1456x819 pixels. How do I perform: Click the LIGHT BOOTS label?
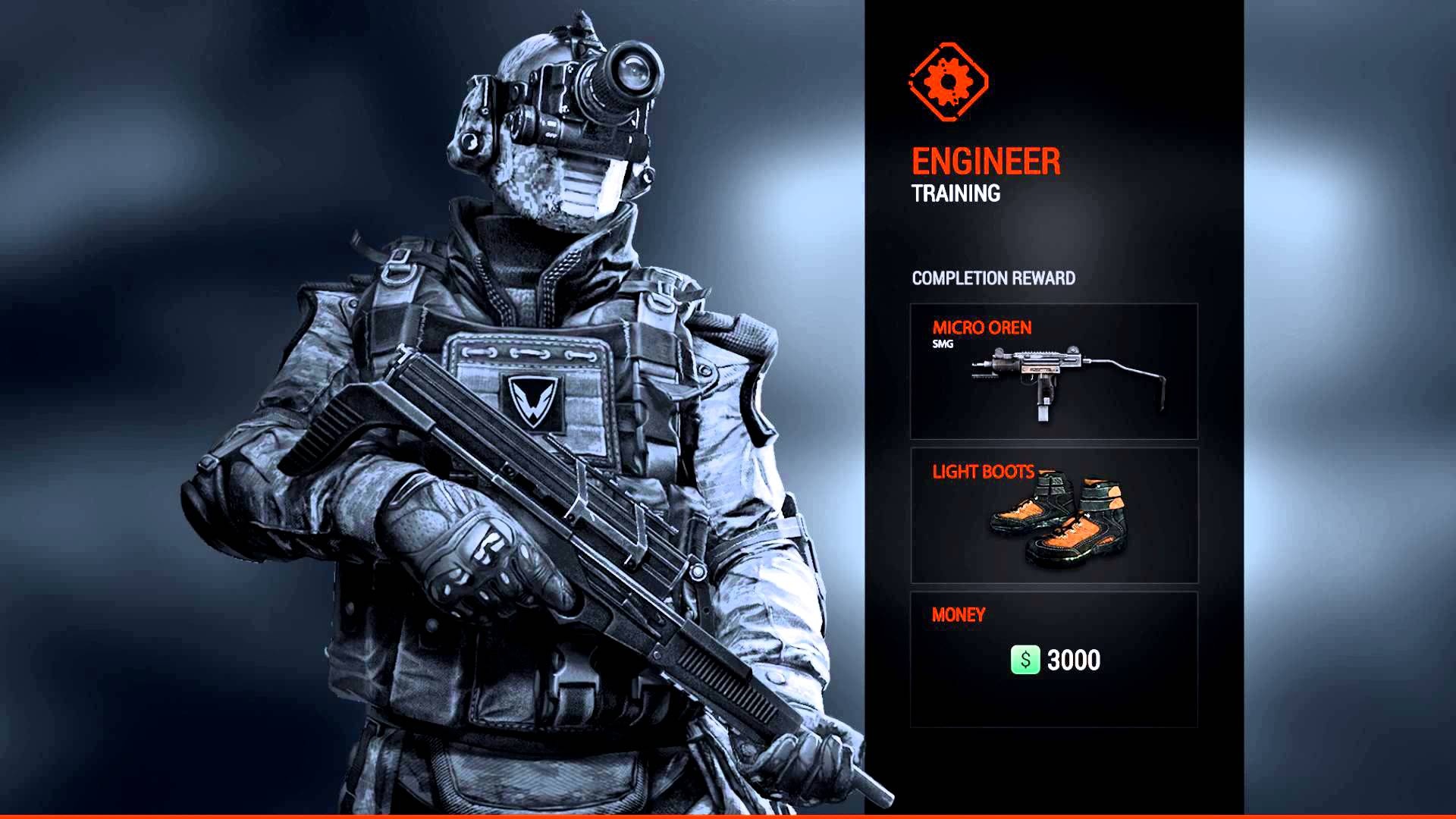tap(982, 472)
